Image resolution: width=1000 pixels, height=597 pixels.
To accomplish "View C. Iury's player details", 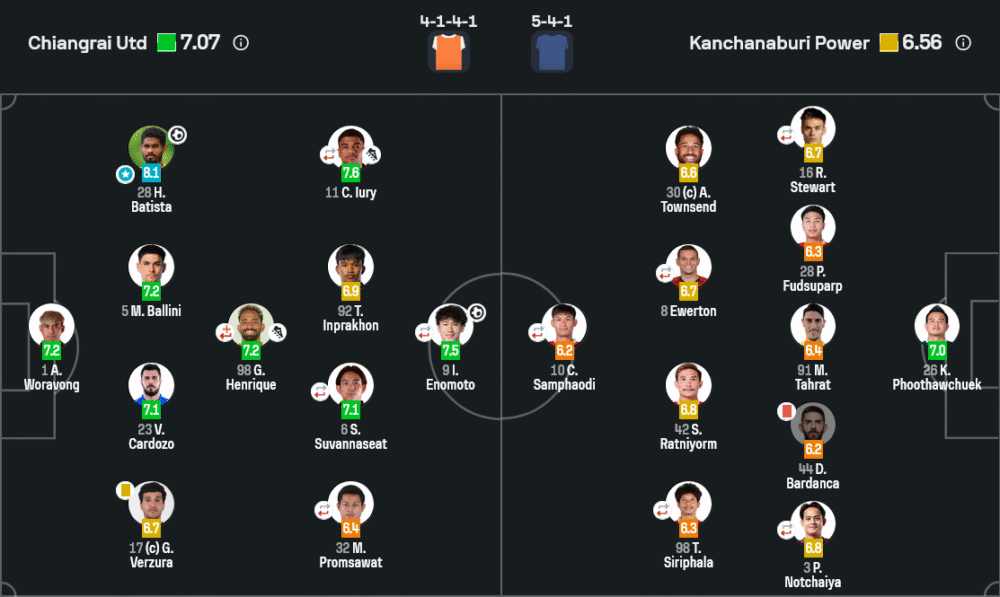I will 351,148.
